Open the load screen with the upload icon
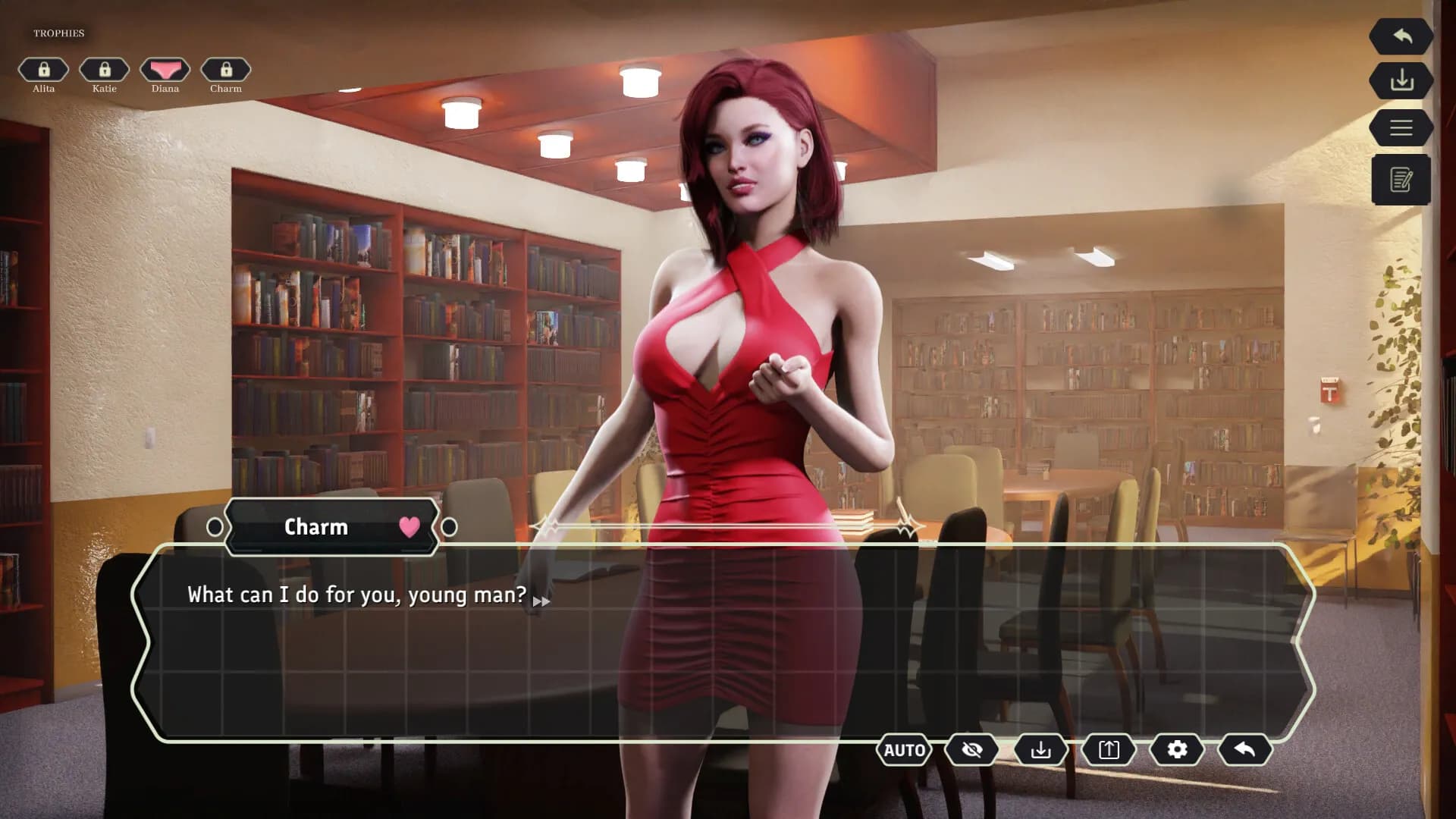Image resolution: width=1456 pixels, height=819 pixels. 1108,750
